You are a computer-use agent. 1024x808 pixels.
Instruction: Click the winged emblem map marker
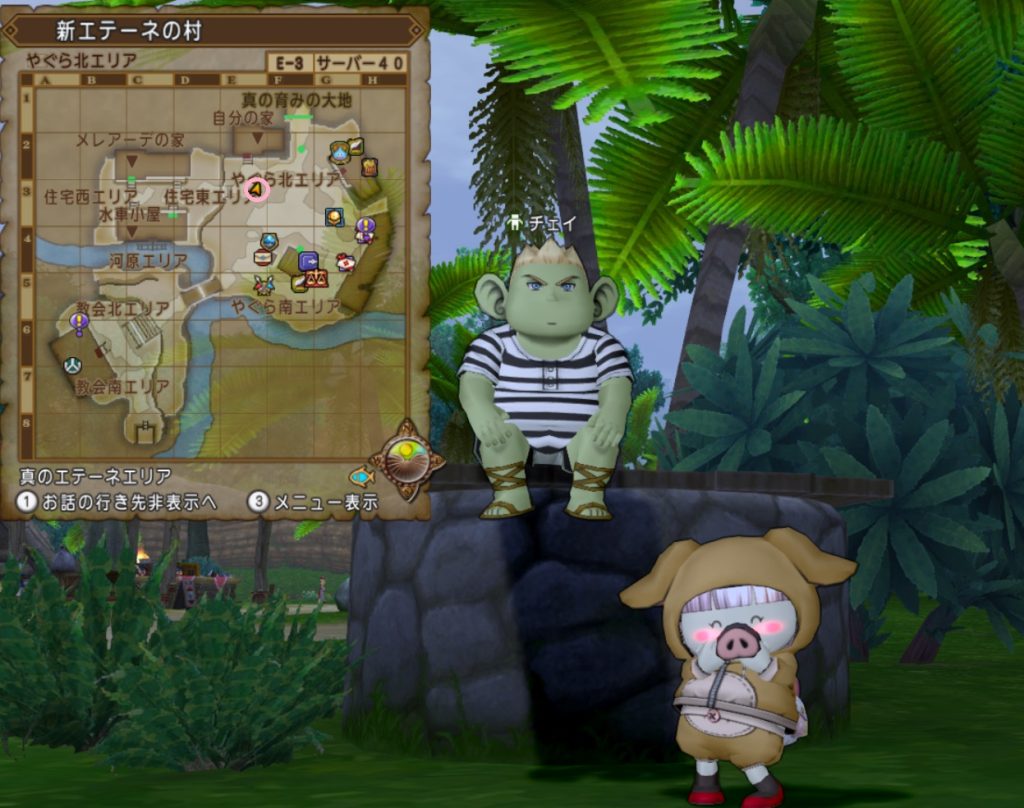coord(264,285)
